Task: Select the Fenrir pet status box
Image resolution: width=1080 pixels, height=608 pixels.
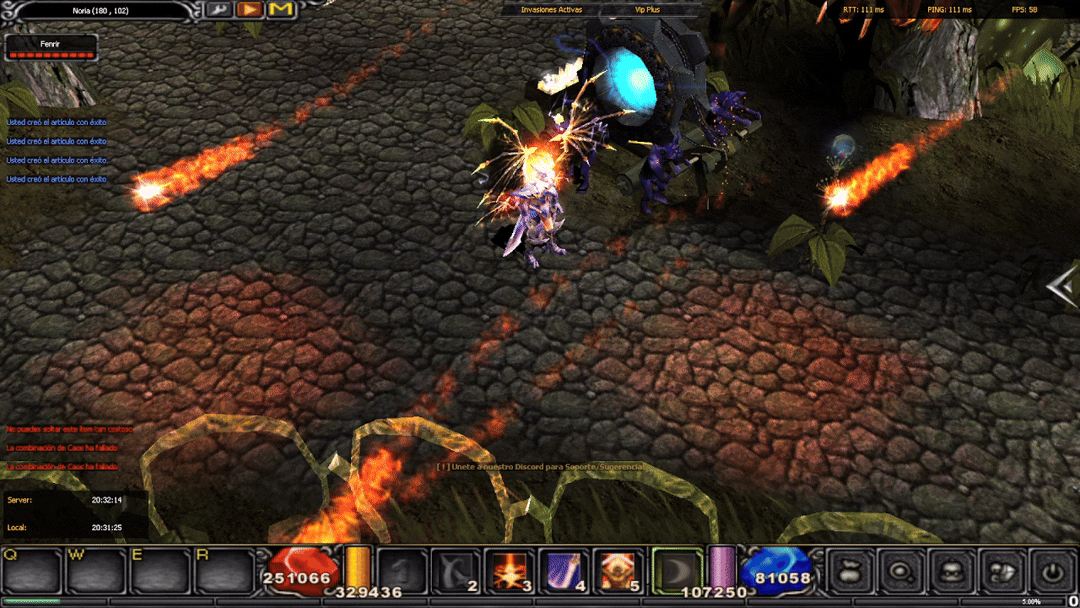Action: point(51,48)
